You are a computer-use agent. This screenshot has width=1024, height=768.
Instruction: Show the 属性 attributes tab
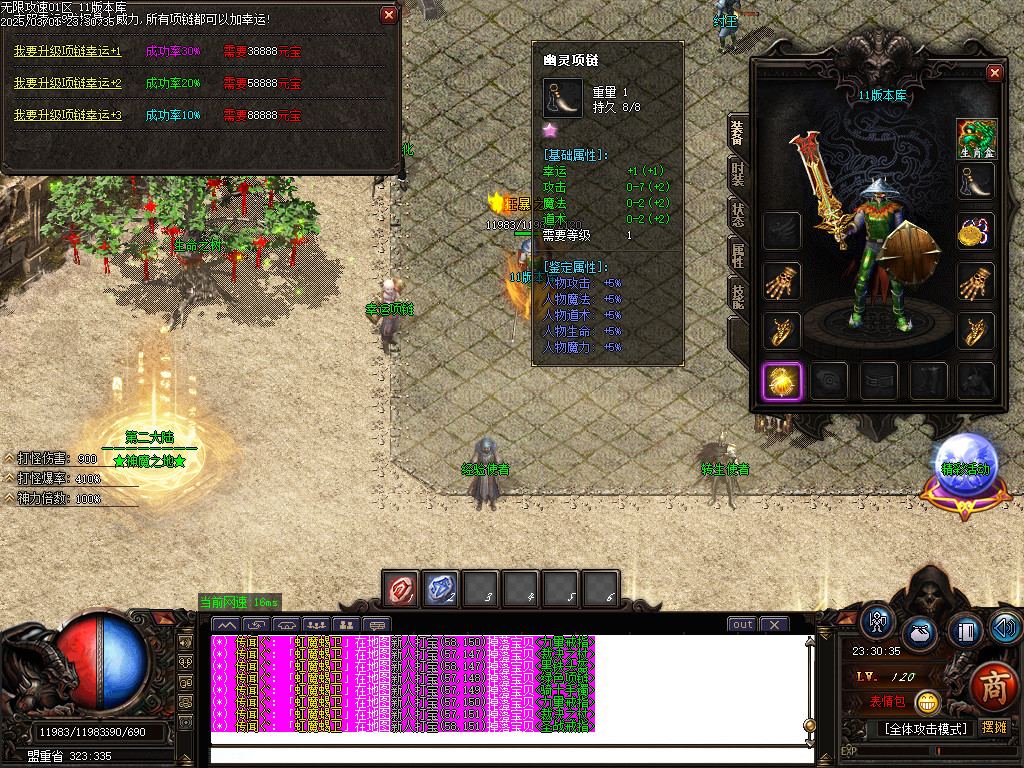(x=738, y=255)
